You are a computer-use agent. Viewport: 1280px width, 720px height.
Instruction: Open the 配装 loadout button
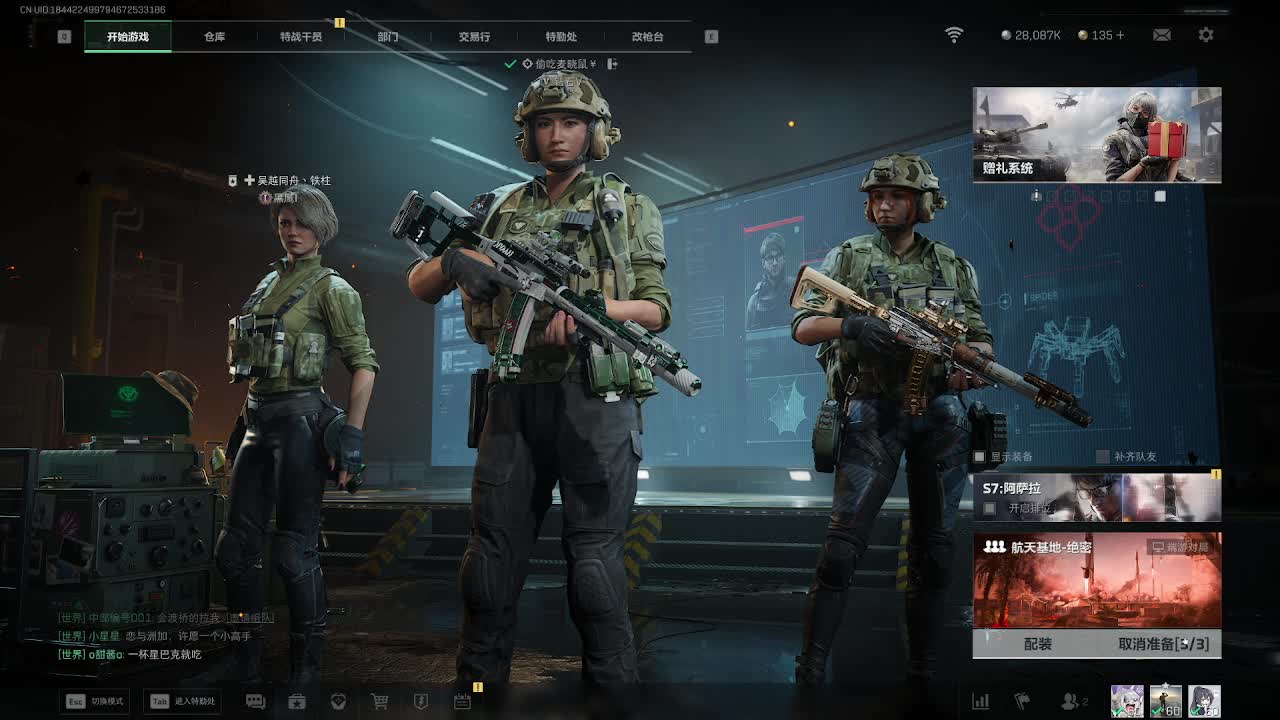[1038, 644]
